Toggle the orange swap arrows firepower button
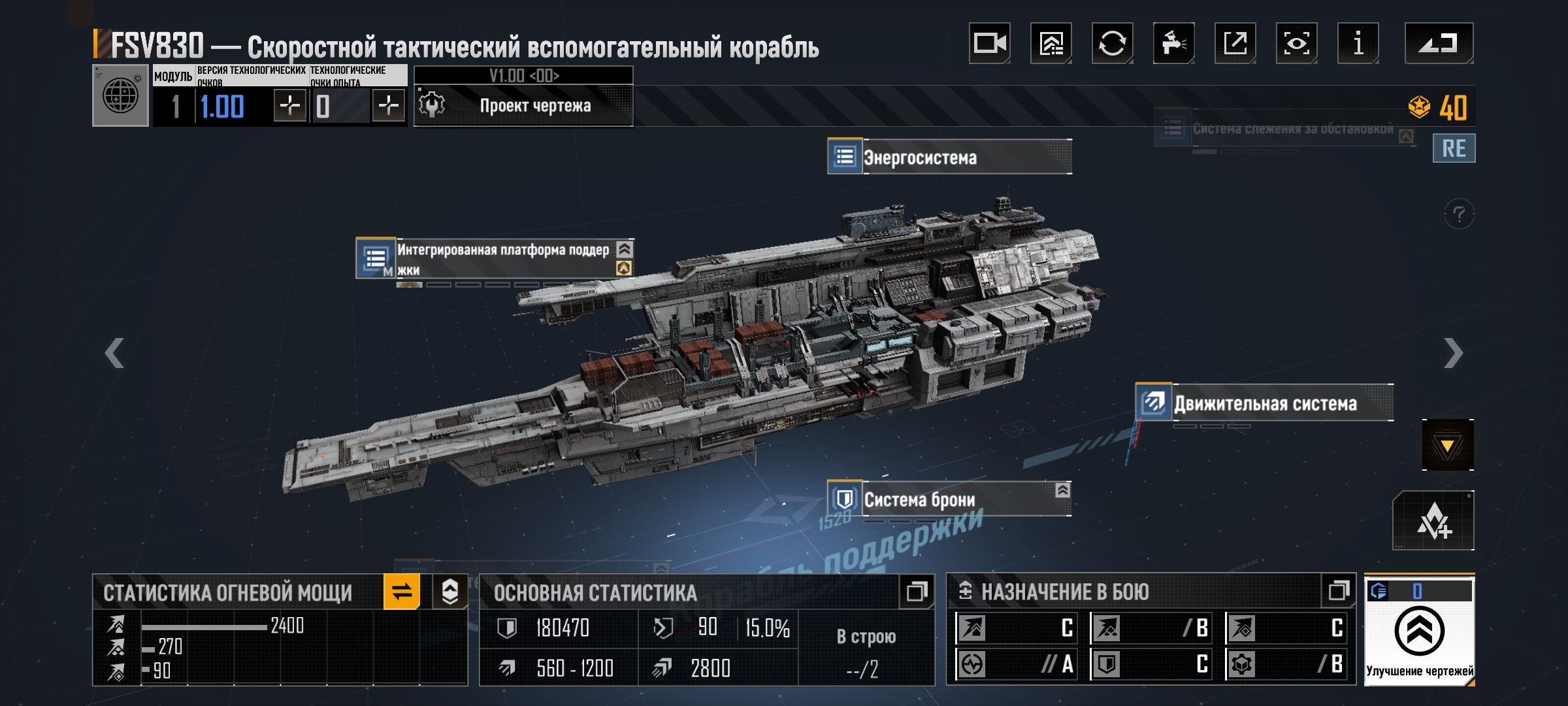 coord(402,592)
